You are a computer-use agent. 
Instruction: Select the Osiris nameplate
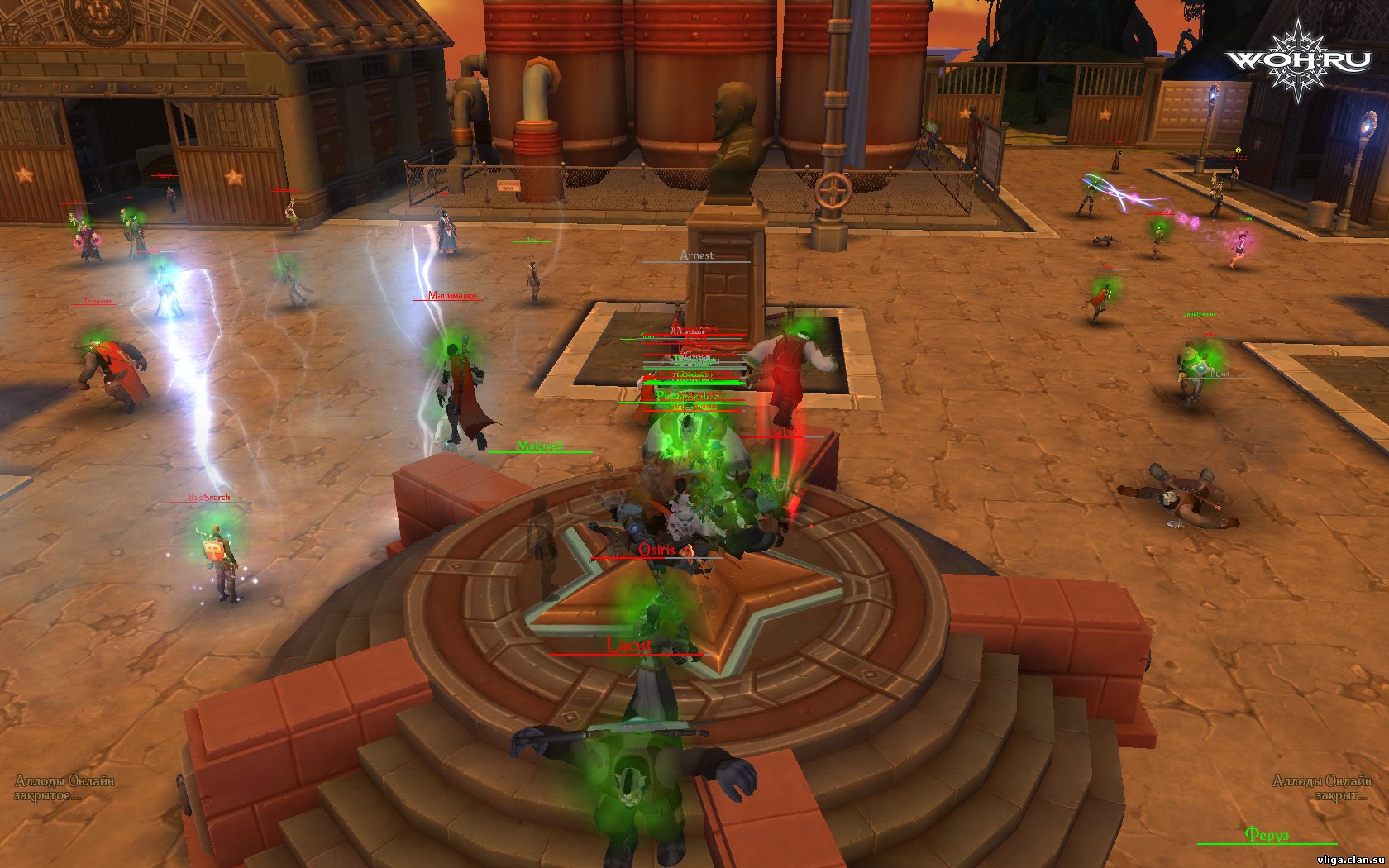pyautogui.click(x=656, y=550)
